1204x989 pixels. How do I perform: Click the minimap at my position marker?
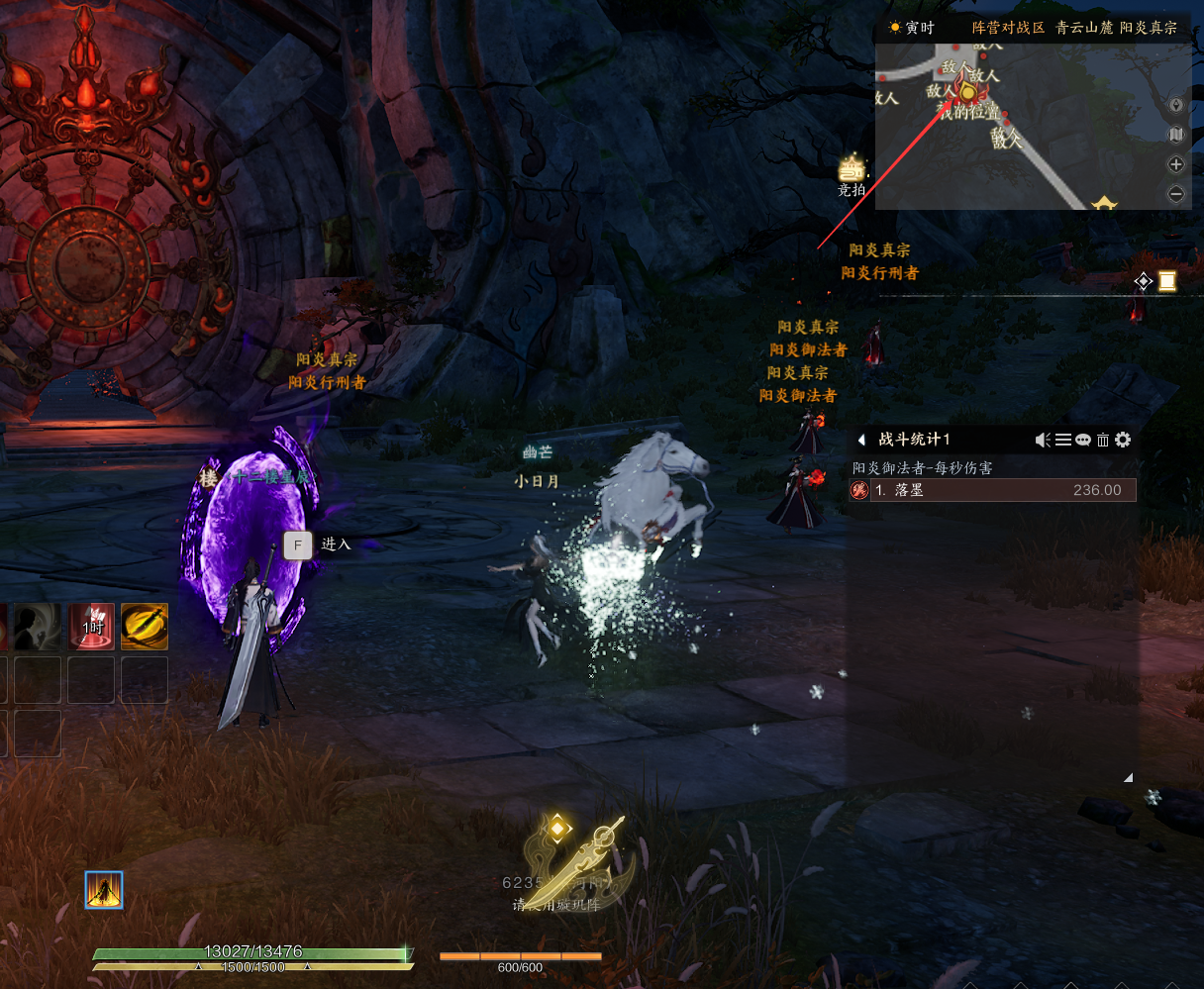[968, 92]
